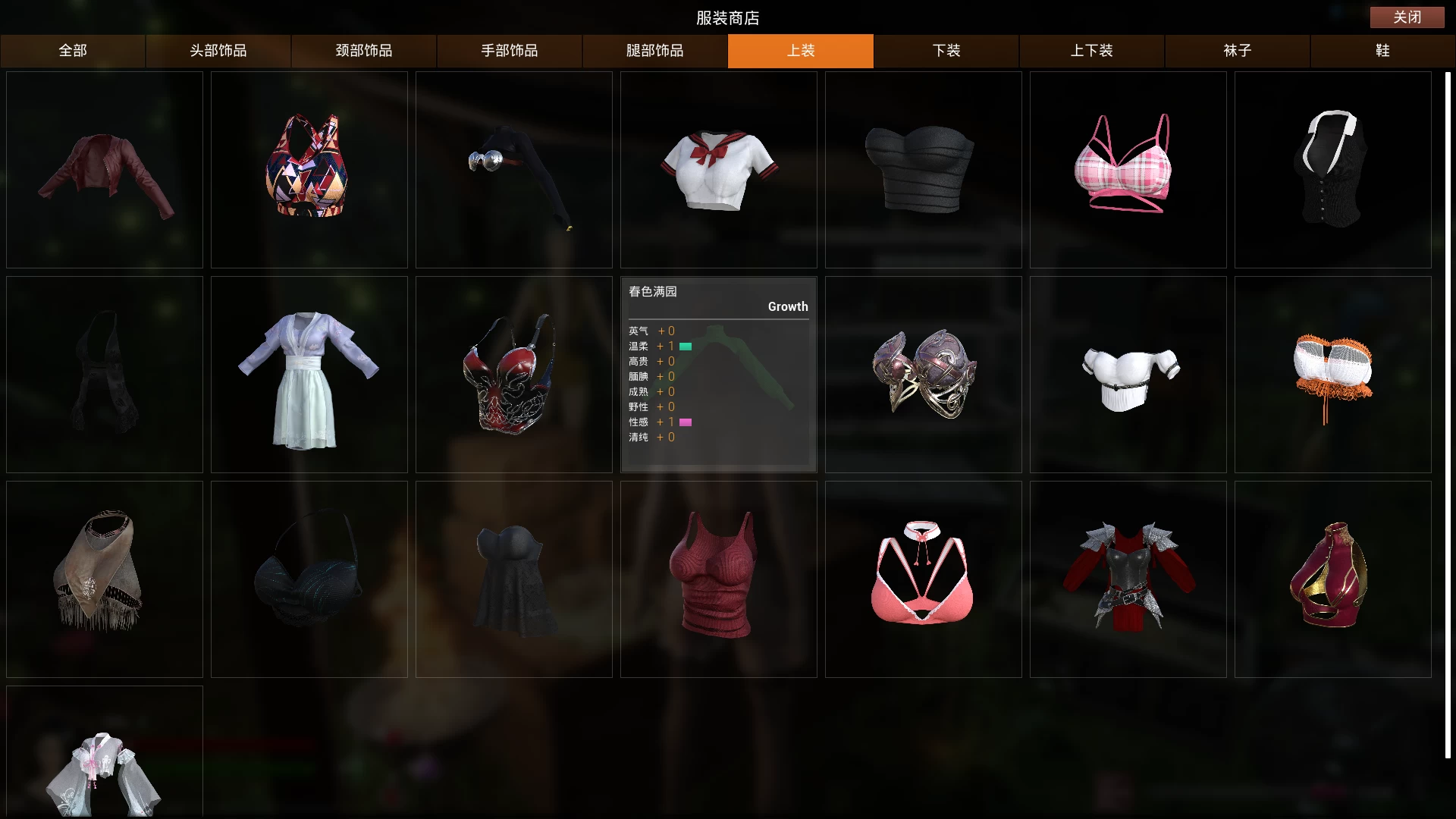Screen dimensions: 1456x819
Task: Open the 头部饰品 tab
Action: tap(218, 51)
